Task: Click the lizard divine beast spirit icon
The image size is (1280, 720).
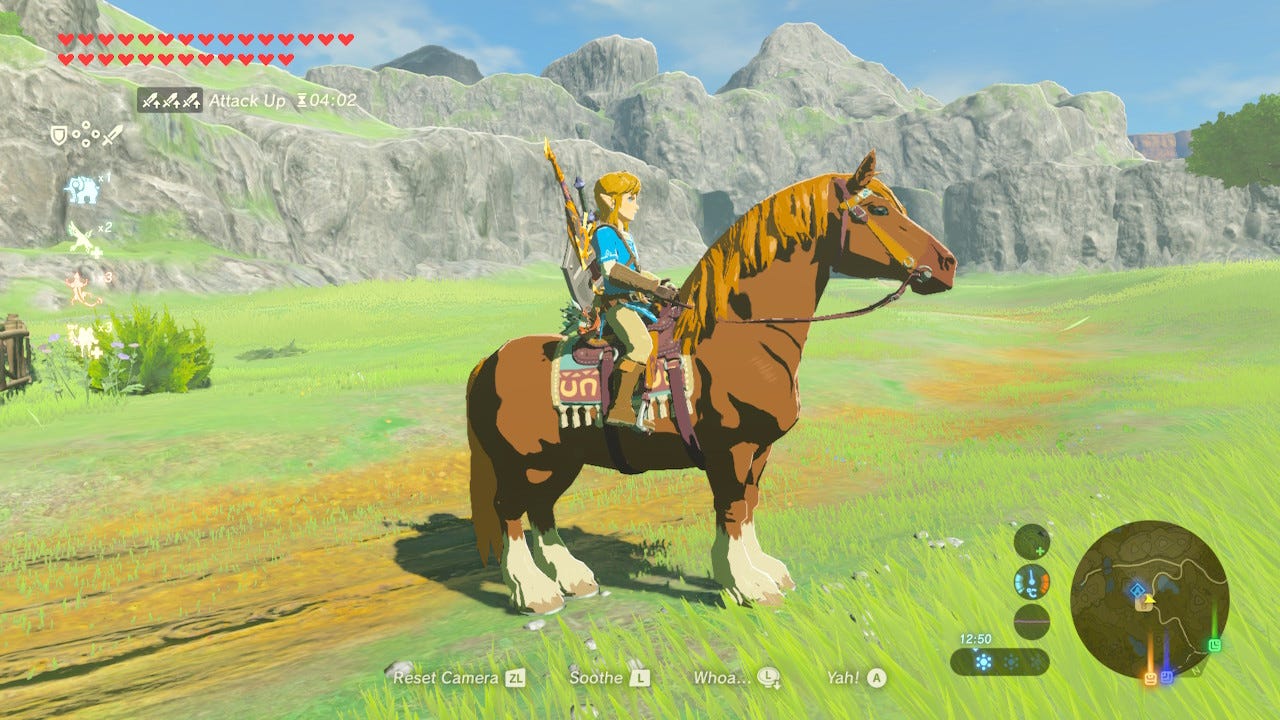Action: click(x=79, y=287)
